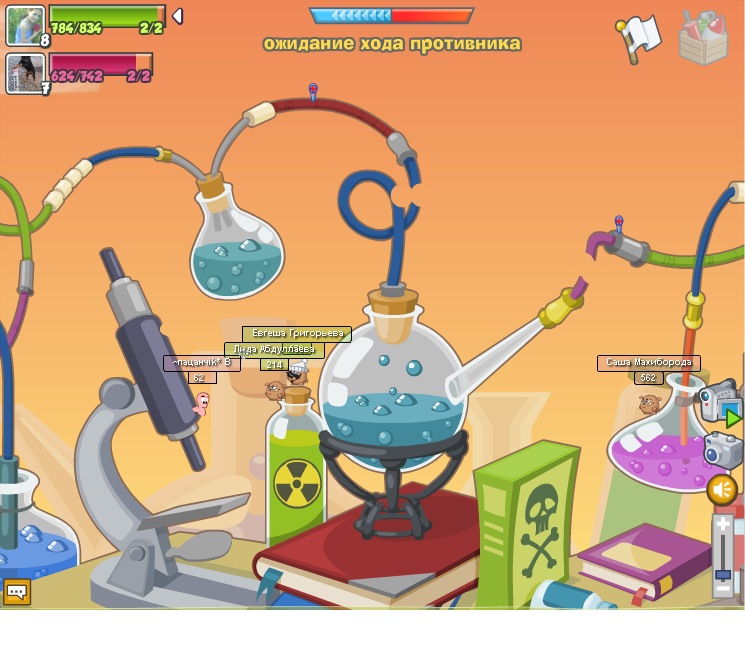Select the pink team player avatar

pyautogui.click(x=25, y=73)
